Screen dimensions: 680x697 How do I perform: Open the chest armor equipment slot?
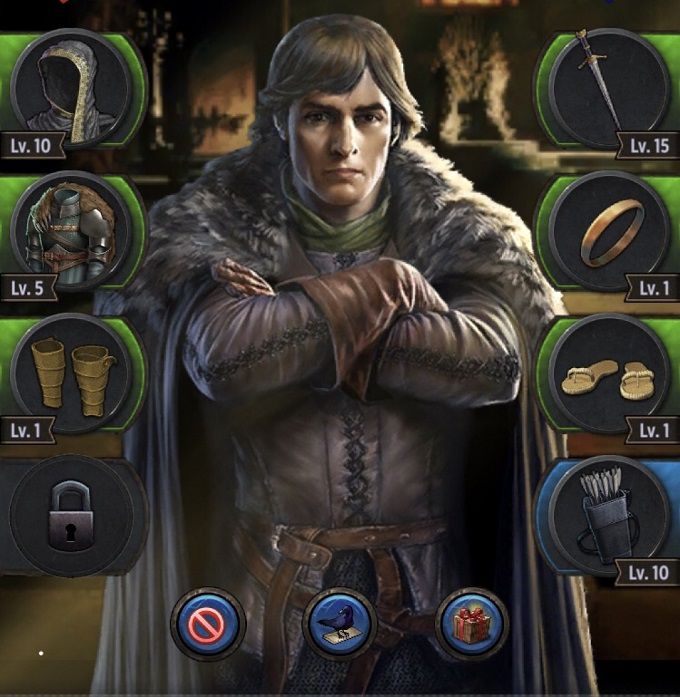(72, 234)
